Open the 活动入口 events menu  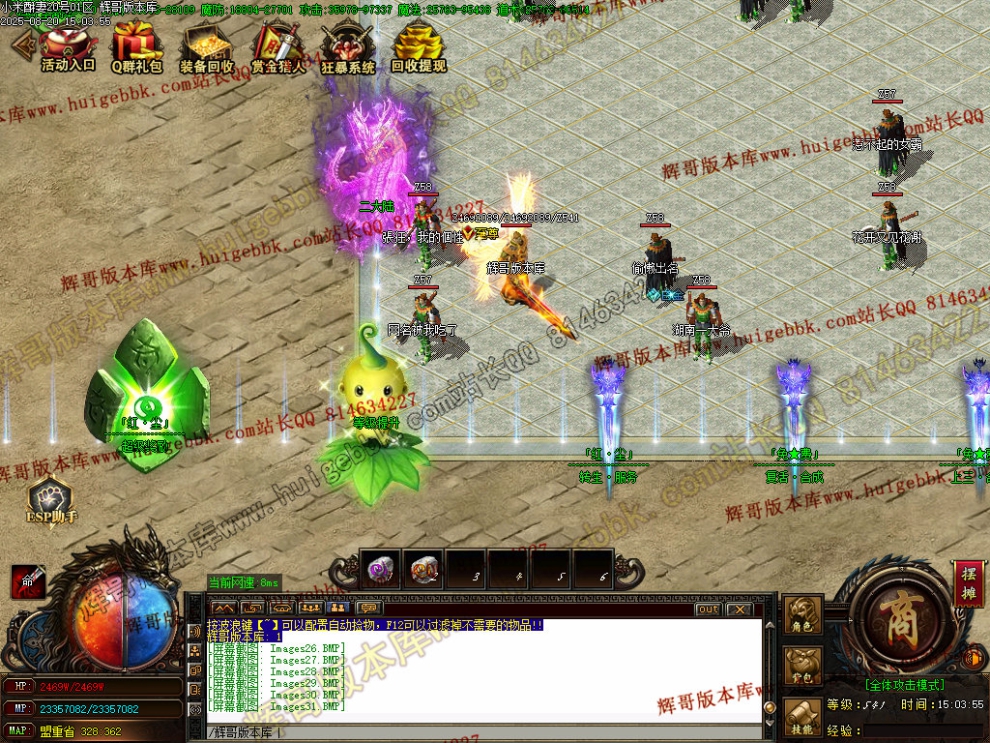68,47
